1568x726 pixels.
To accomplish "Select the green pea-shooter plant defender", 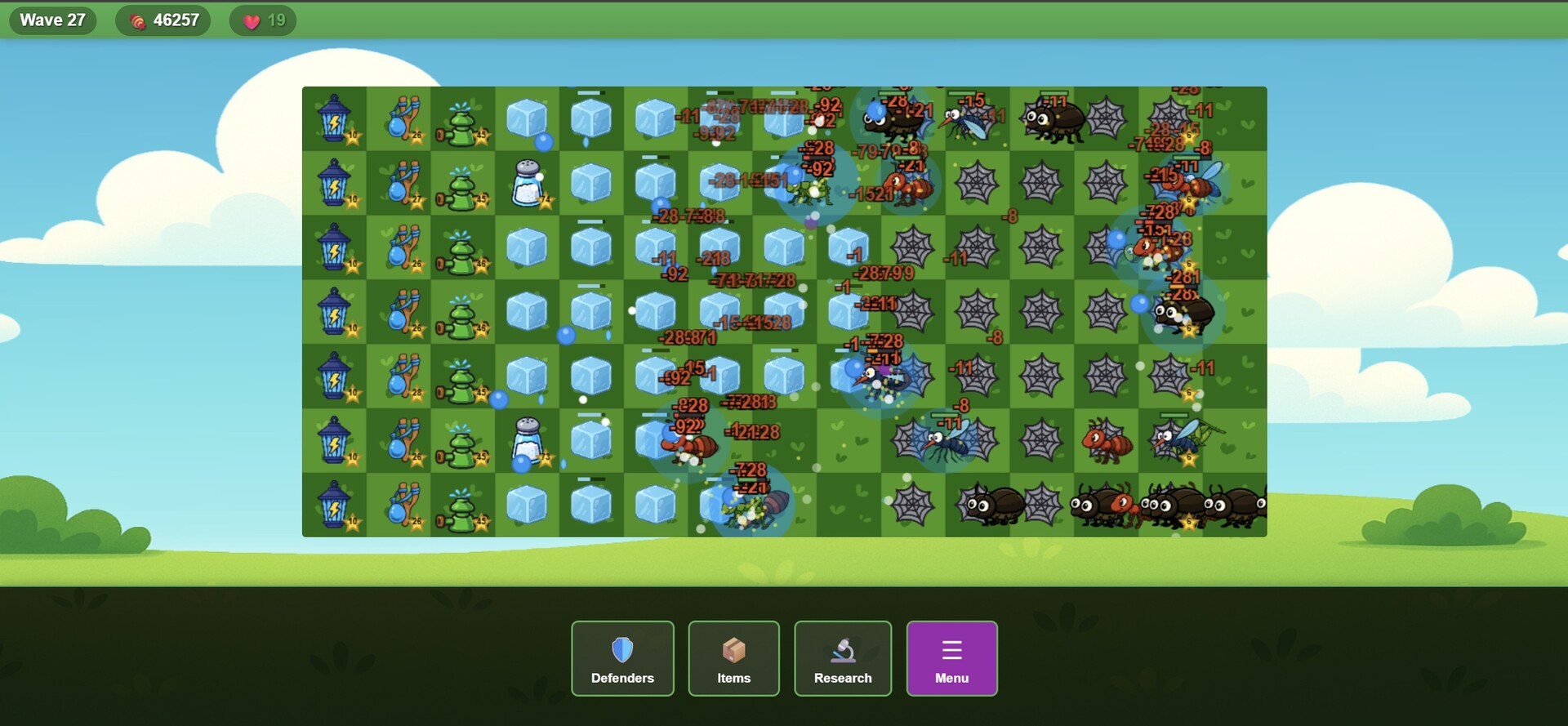I will (x=463, y=118).
